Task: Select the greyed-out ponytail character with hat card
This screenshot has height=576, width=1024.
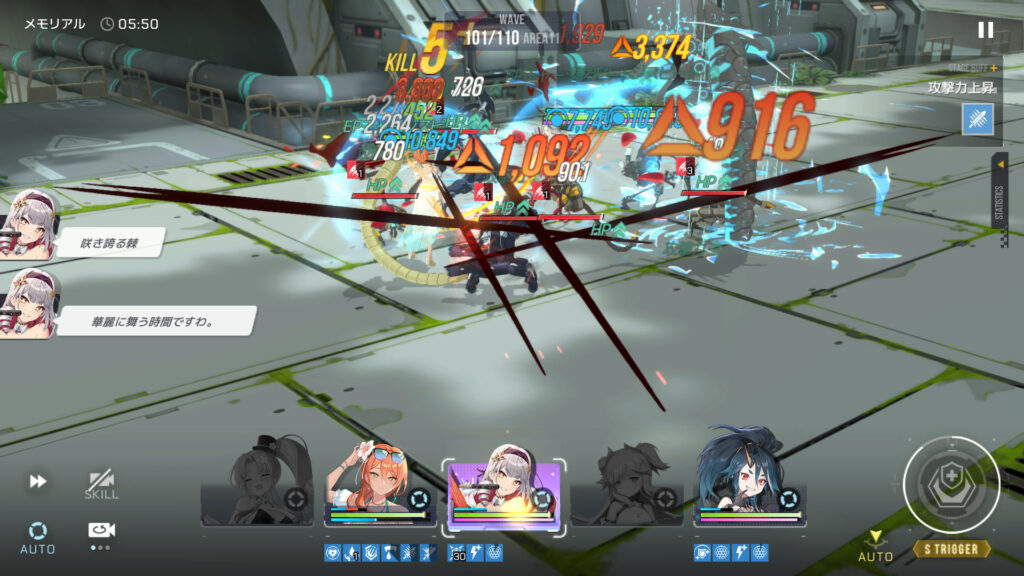Action: [x=257, y=482]
